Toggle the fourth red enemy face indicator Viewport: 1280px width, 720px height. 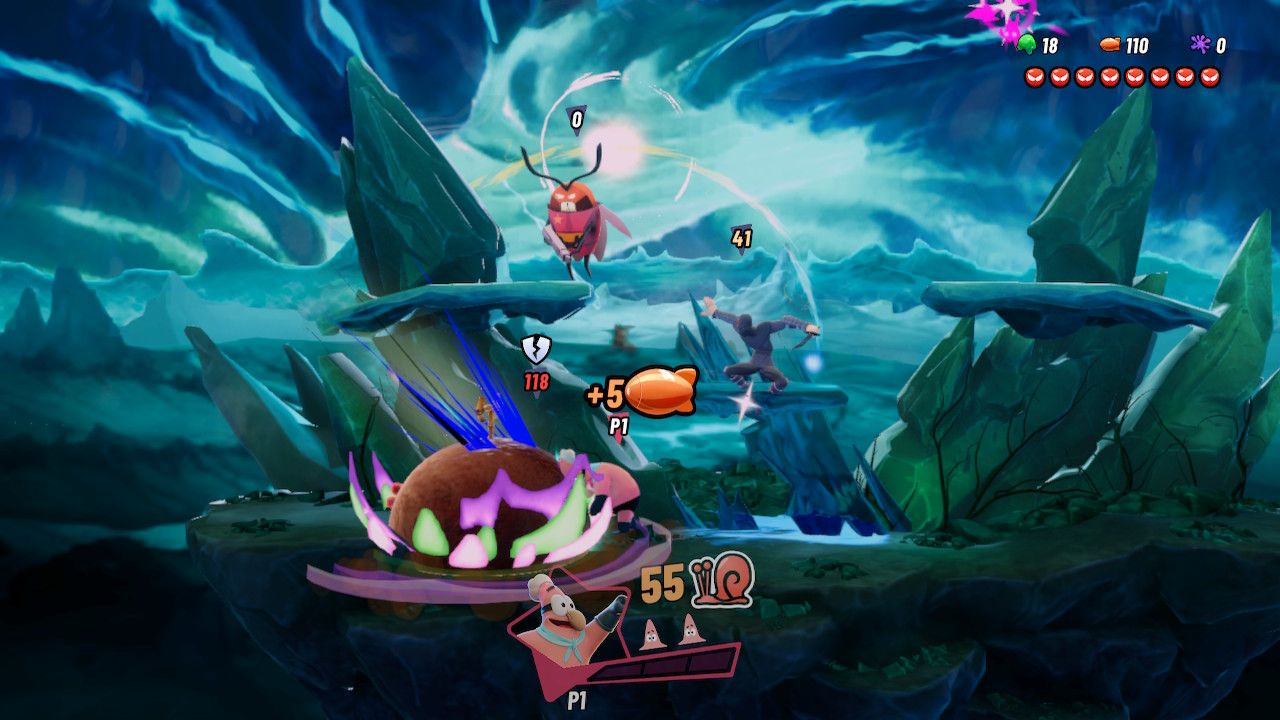(x=1110, y=76)
